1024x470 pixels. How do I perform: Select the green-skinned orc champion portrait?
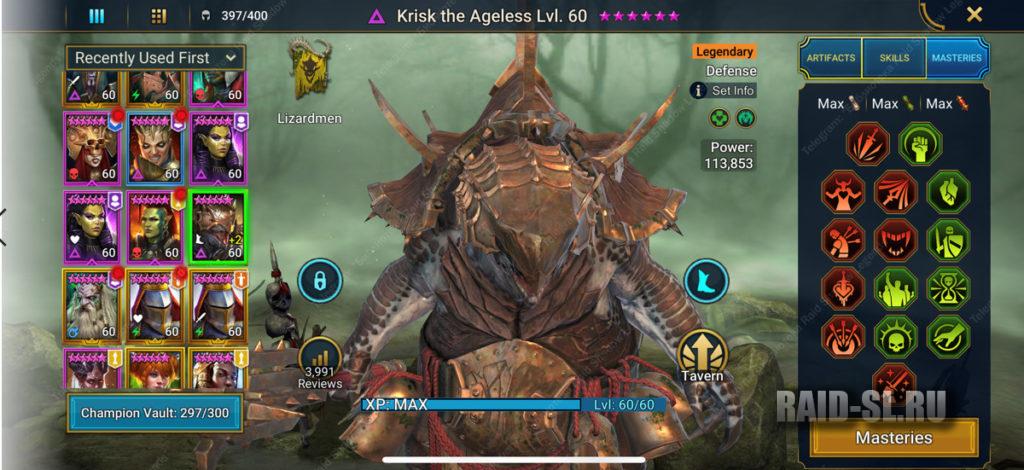point(154,226)
